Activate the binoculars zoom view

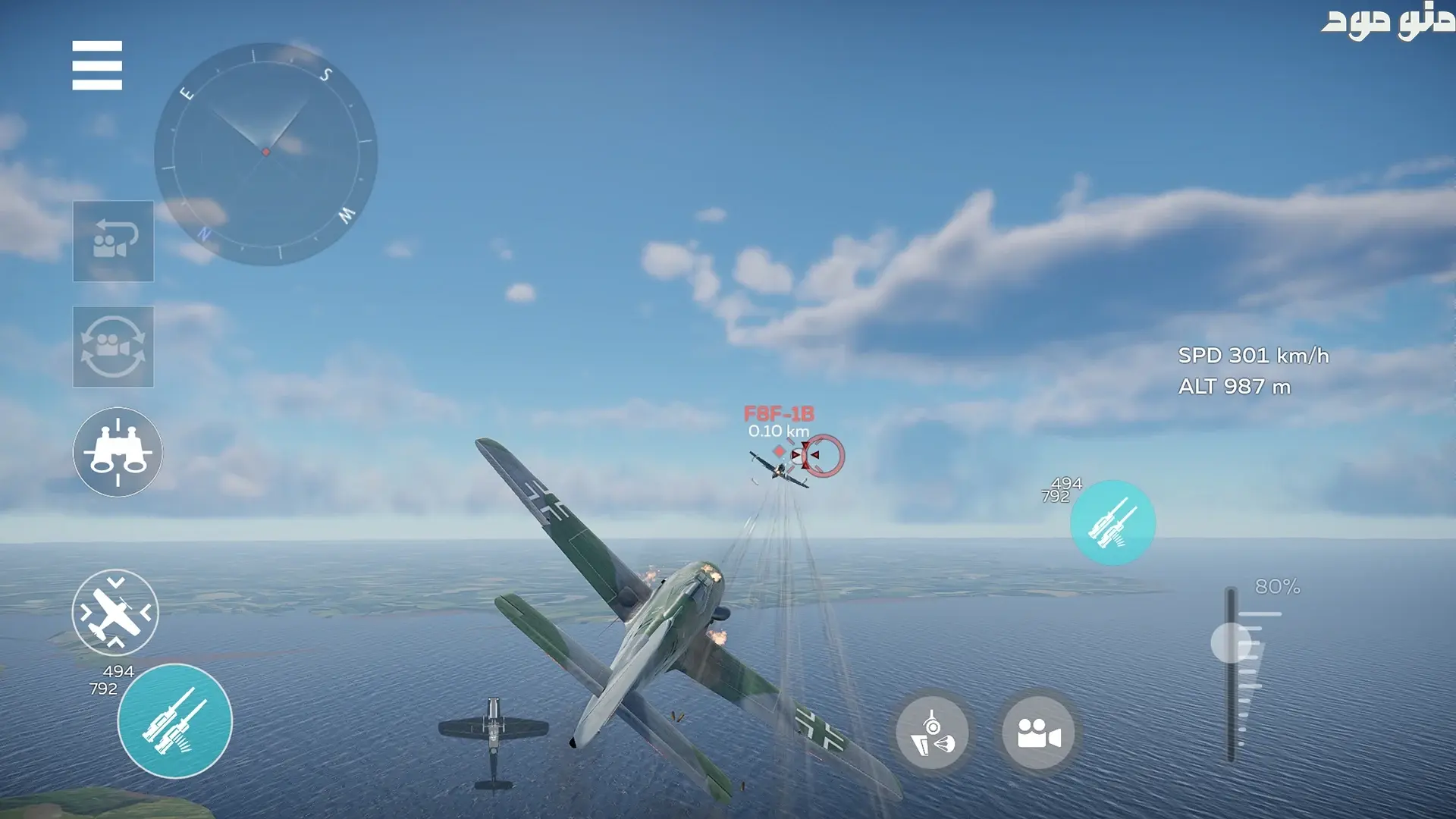(x=118, y=453)
